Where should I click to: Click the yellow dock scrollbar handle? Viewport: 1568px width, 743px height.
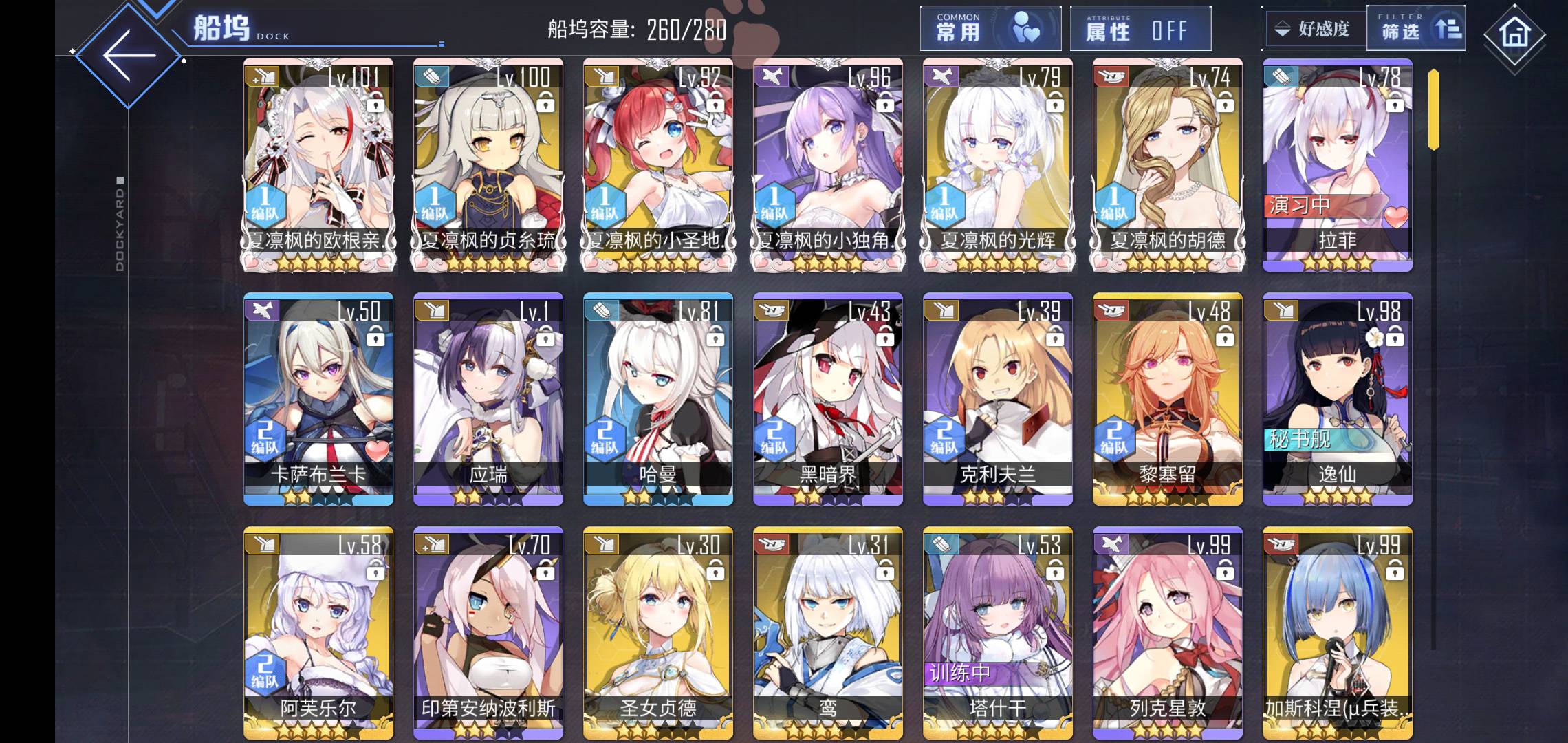[x=1433, y=110]
